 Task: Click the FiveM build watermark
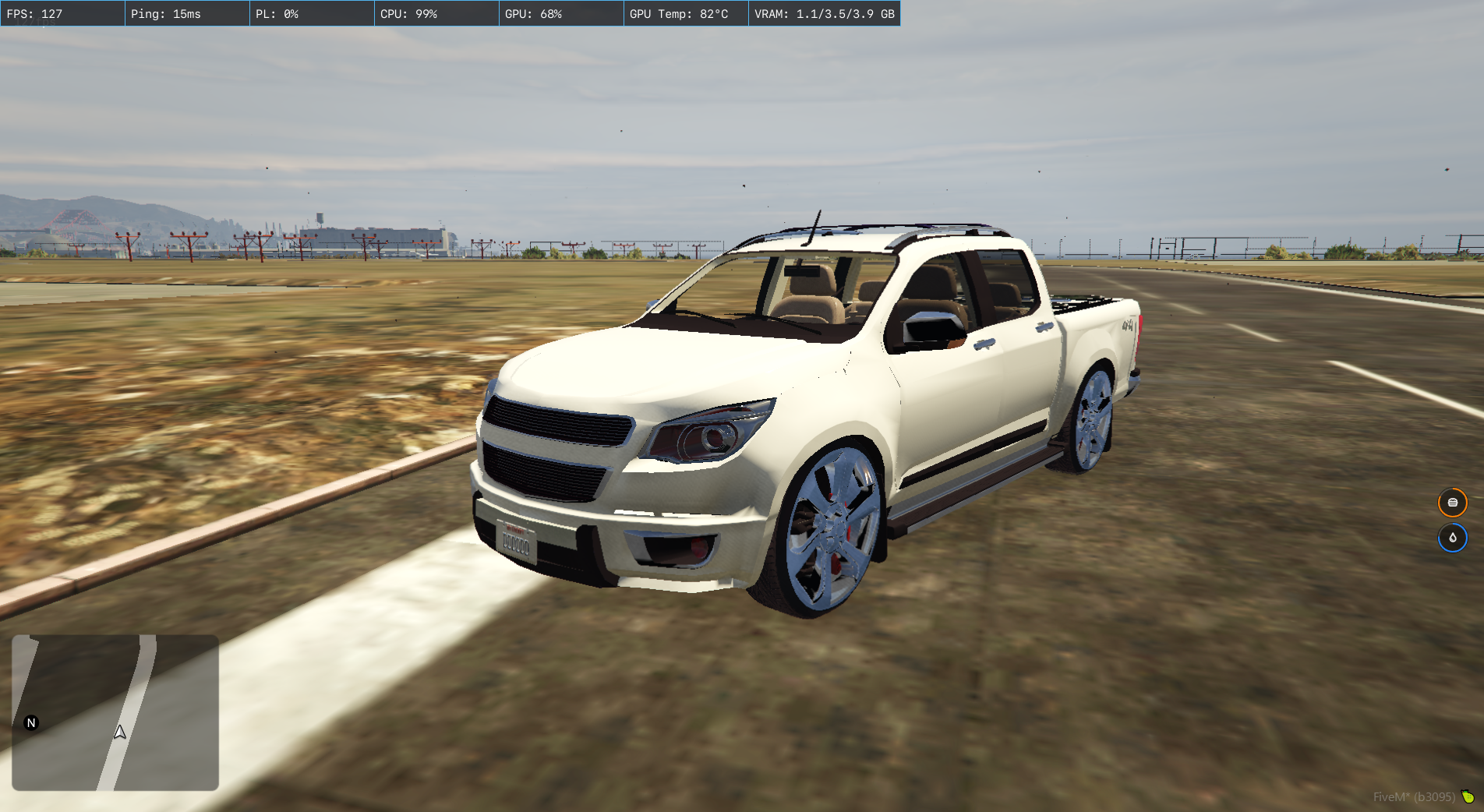tap(1414, 796)
